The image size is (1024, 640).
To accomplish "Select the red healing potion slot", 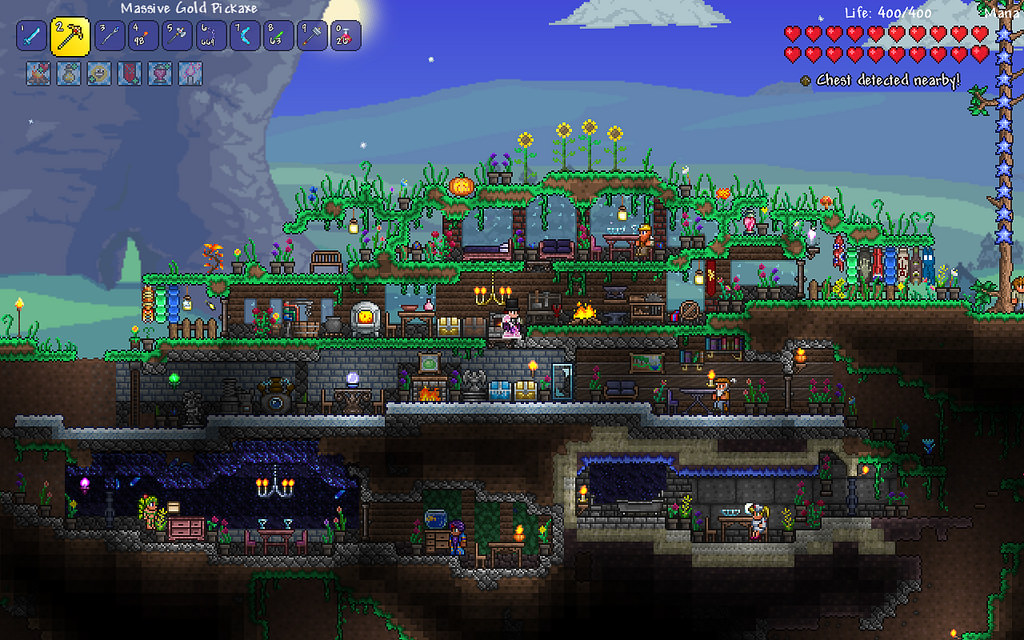I will (345, 36).
